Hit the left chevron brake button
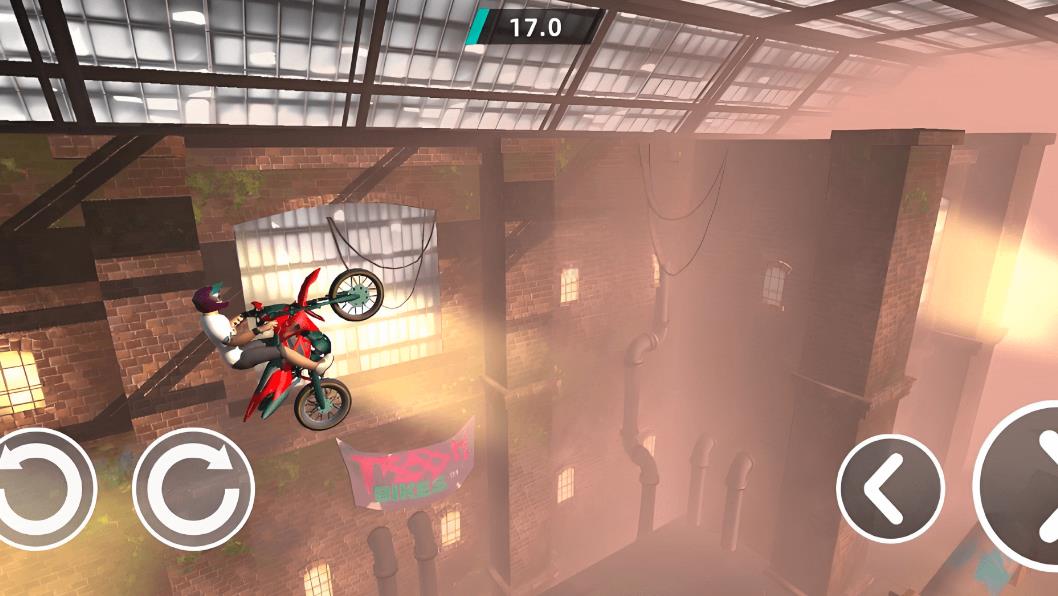This screenshot has height=596, width=1058. 889,489
